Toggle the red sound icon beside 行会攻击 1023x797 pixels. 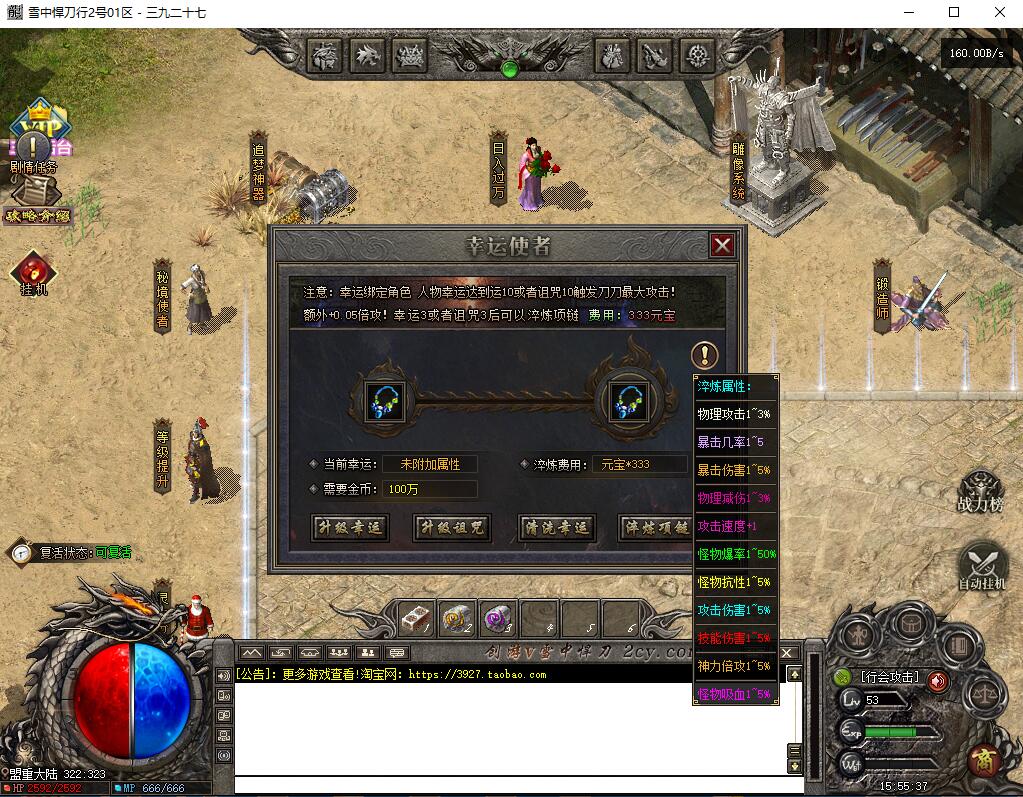tap(937, 681)
